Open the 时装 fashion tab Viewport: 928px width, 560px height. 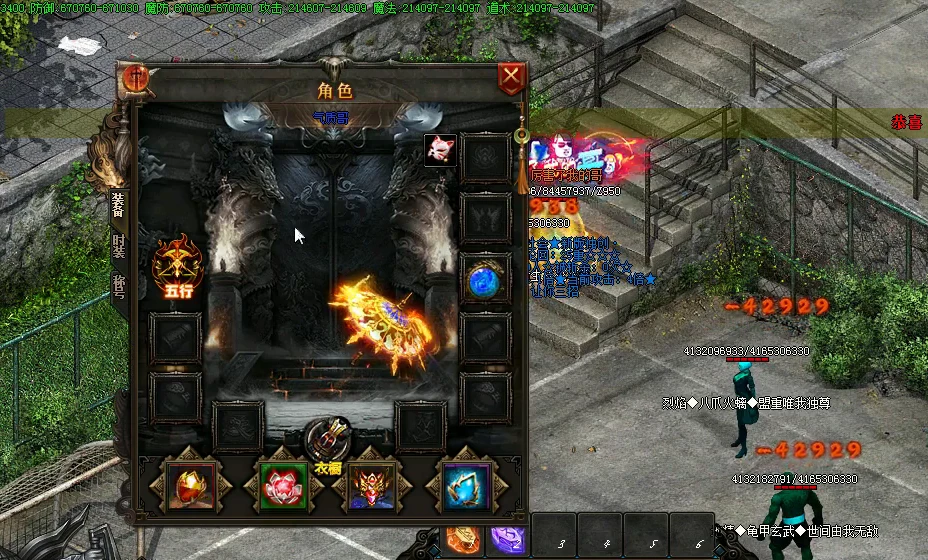[x=118, y=247]
